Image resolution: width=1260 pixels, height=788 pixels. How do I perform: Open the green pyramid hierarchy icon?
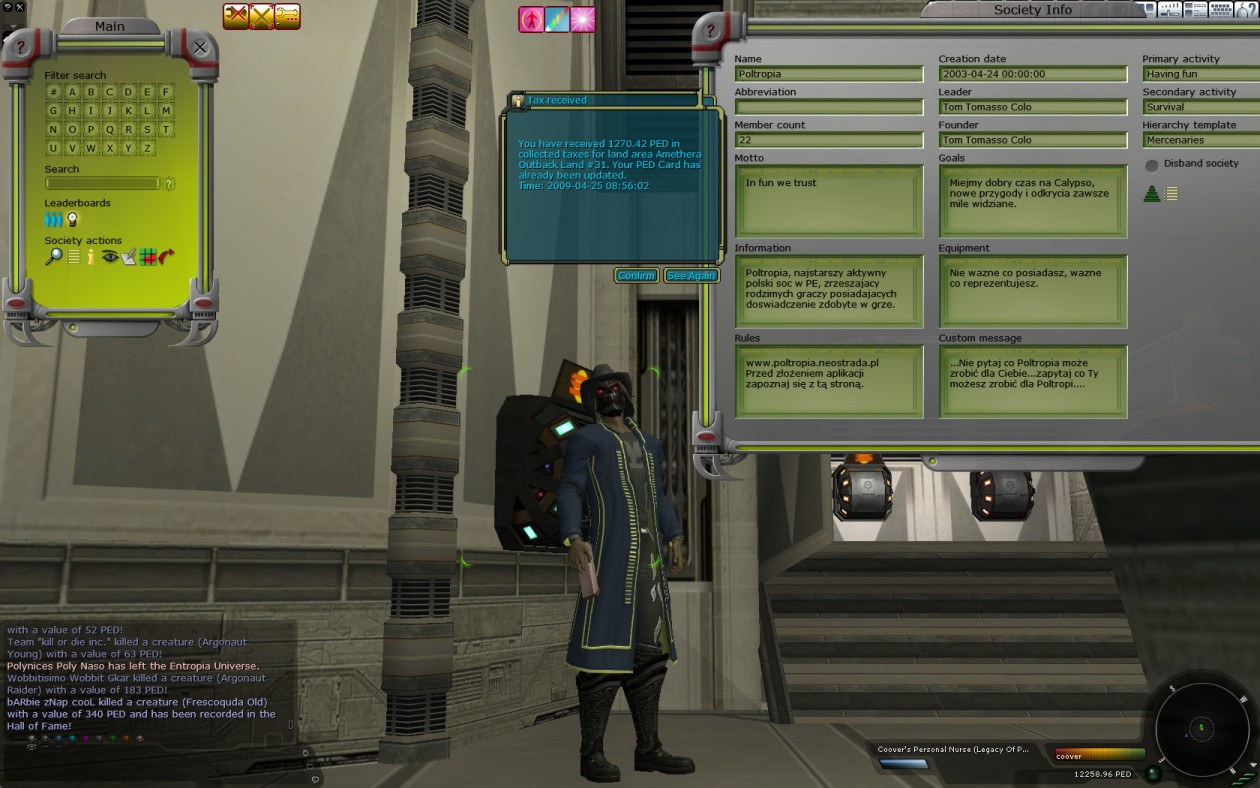click(x=1152, y=194)
